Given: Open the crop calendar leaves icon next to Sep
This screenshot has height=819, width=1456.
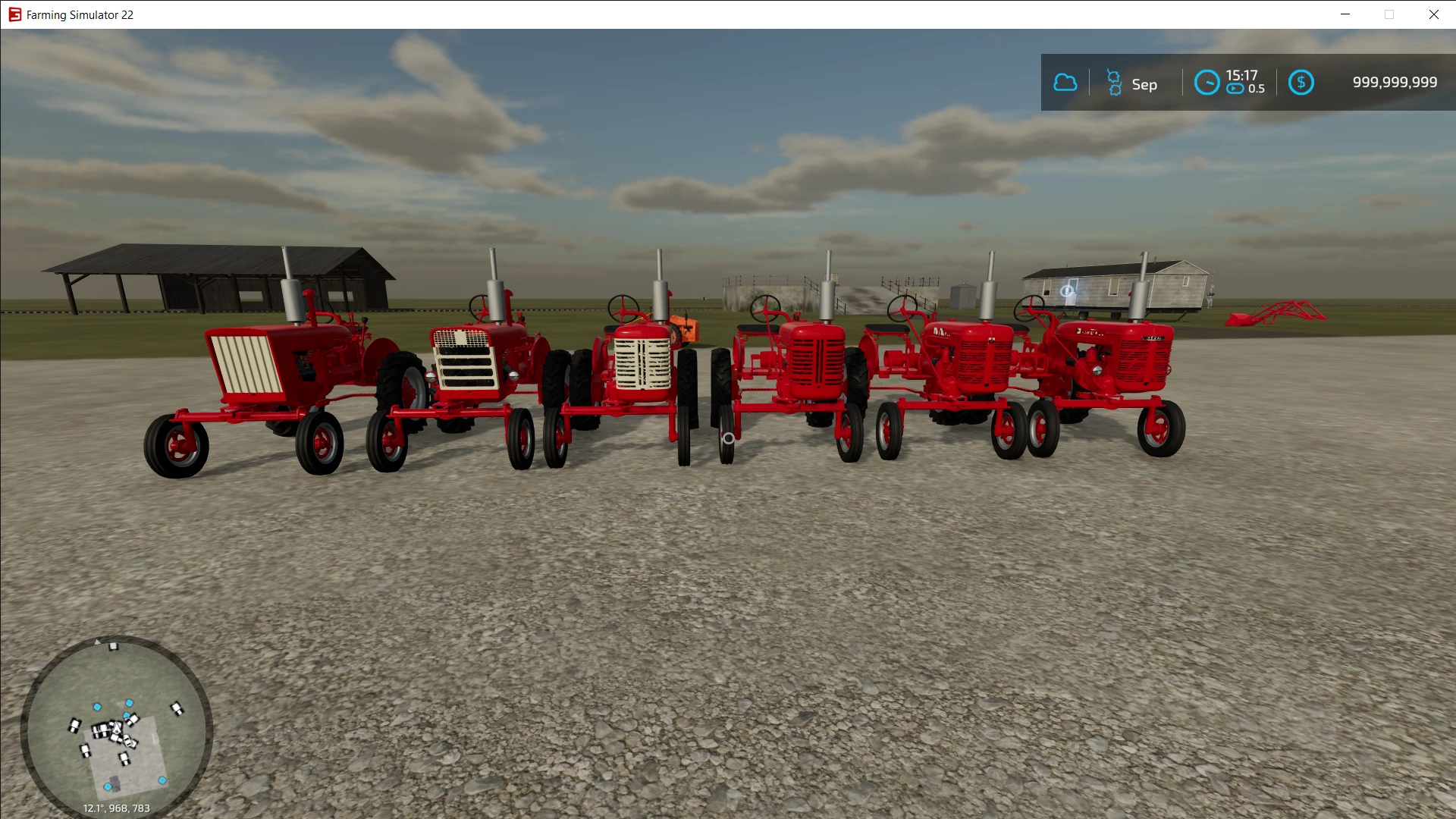Looking at the screenshot, I should pos(1113,82).
